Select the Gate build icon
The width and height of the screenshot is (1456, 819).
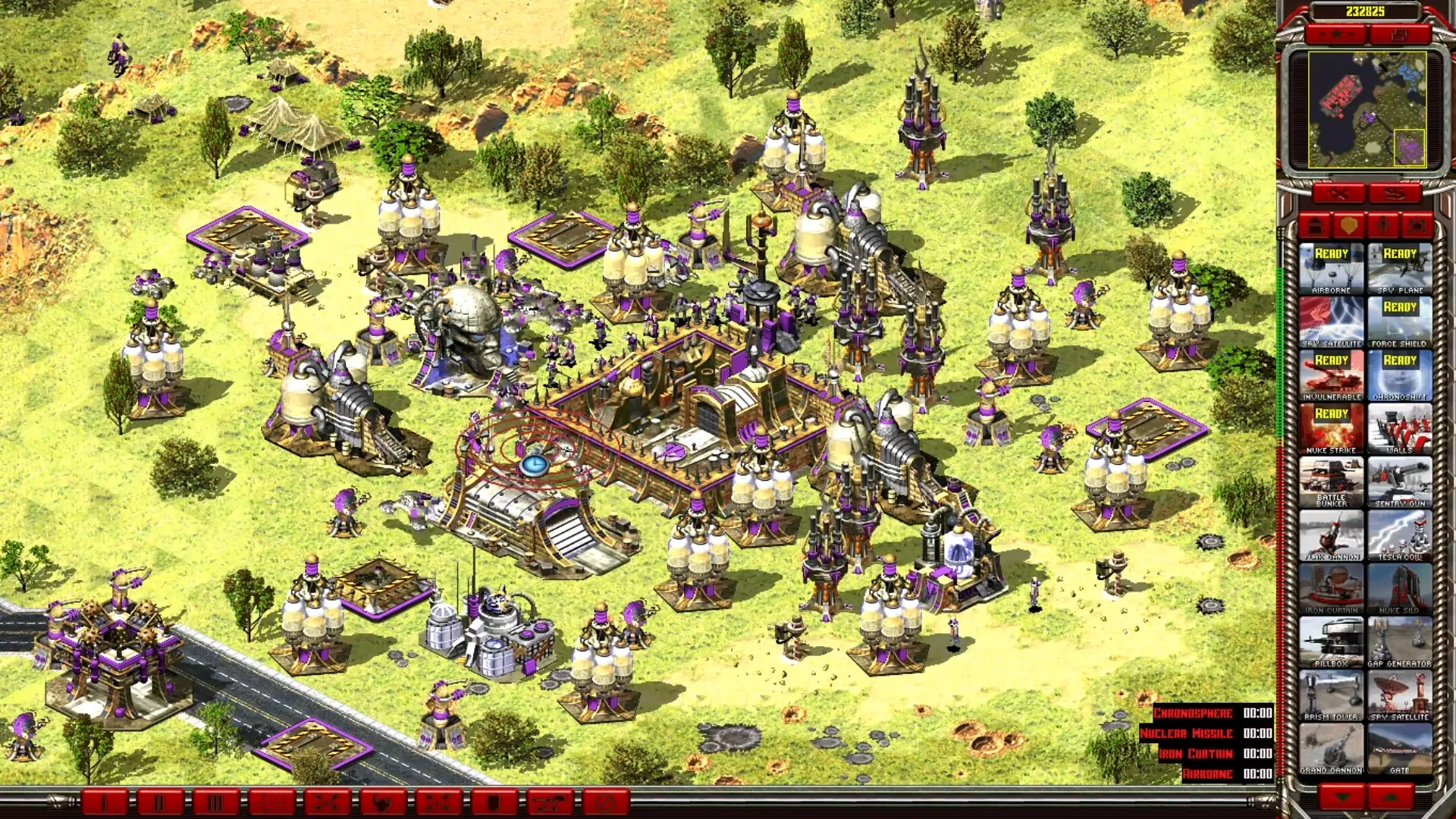pos(1399,748)
